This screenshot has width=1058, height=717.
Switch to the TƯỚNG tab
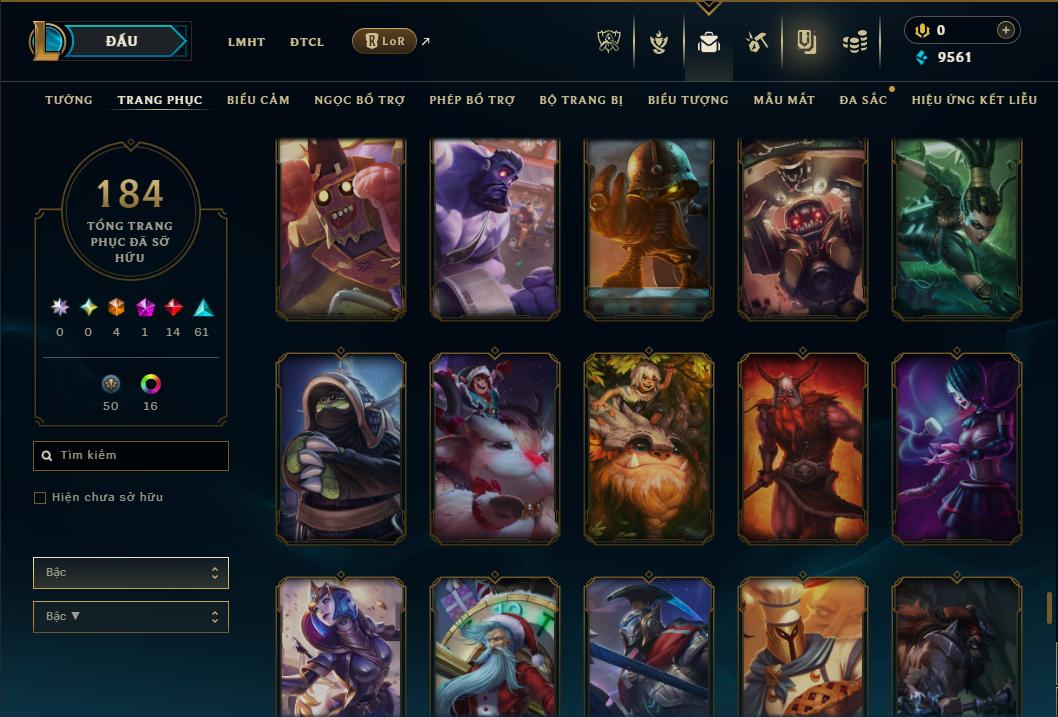69,100
